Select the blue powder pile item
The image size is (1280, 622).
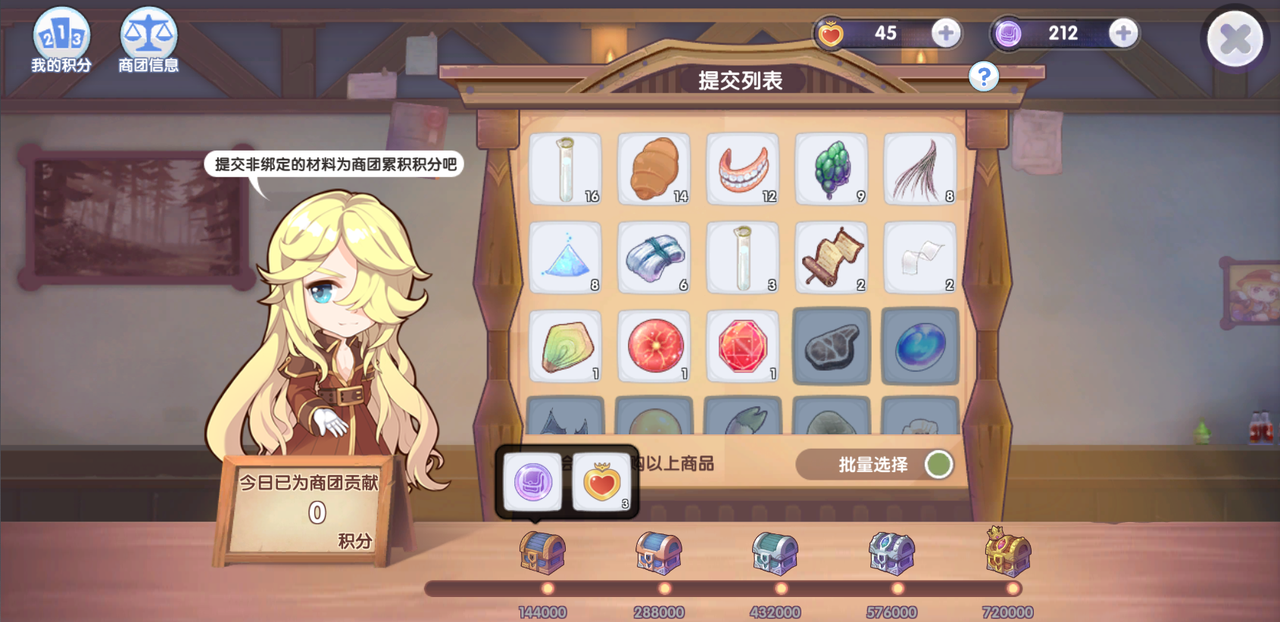(x=565, y=257)
